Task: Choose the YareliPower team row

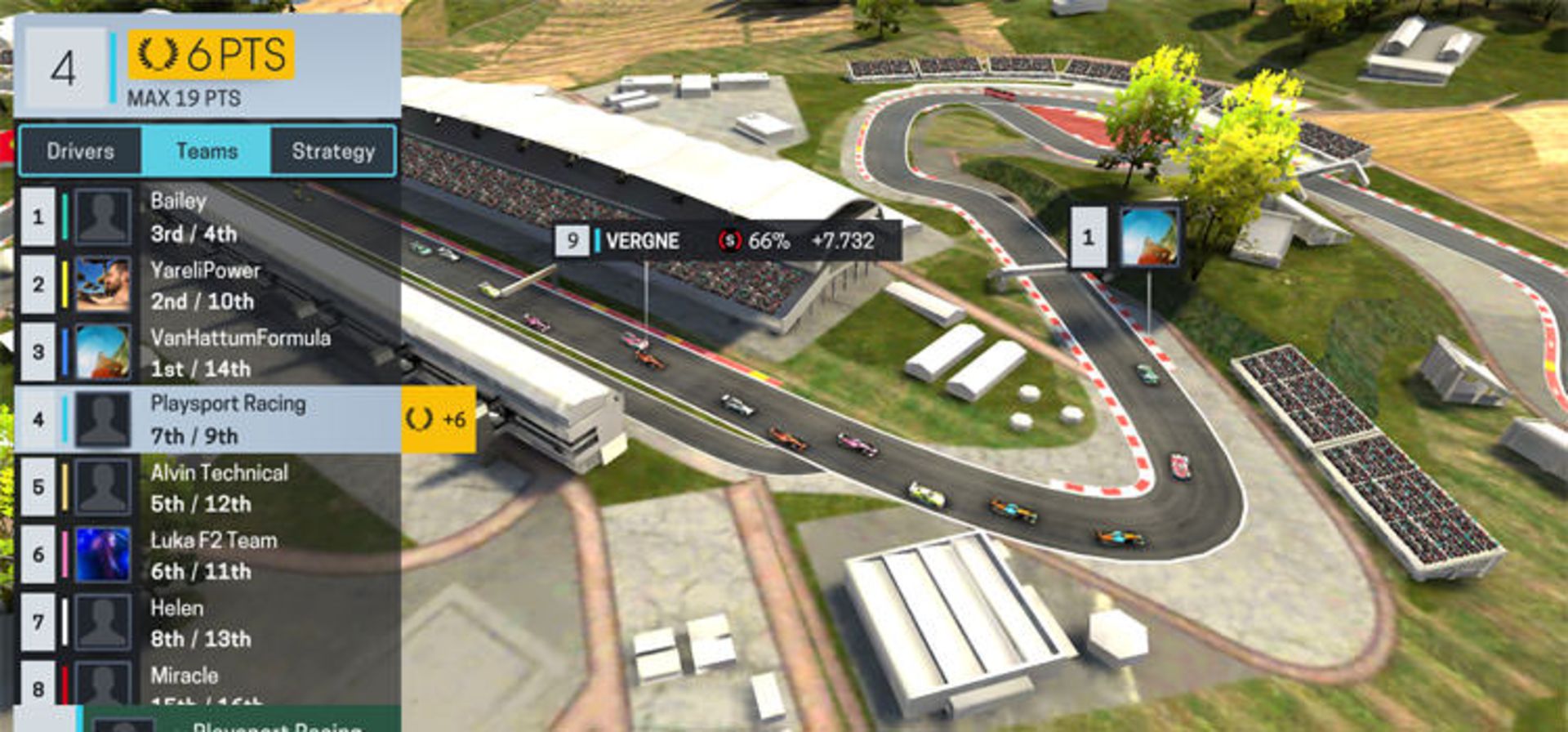Action: (208, 285)
